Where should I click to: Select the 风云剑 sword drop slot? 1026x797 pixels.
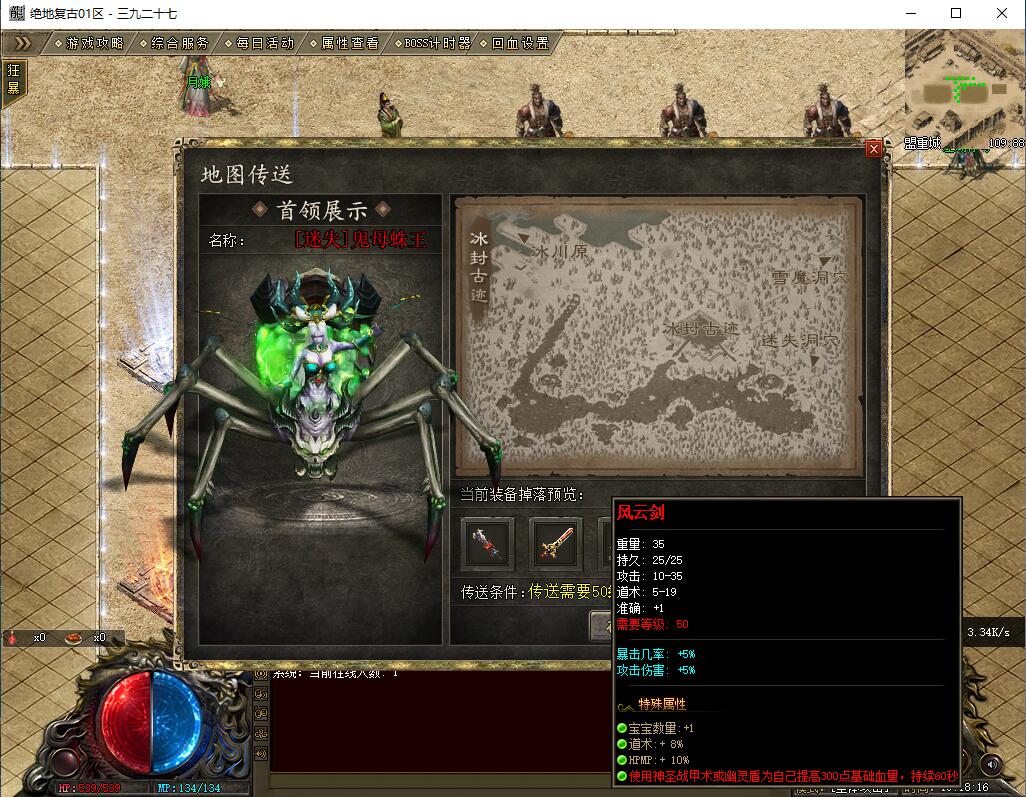555,544
